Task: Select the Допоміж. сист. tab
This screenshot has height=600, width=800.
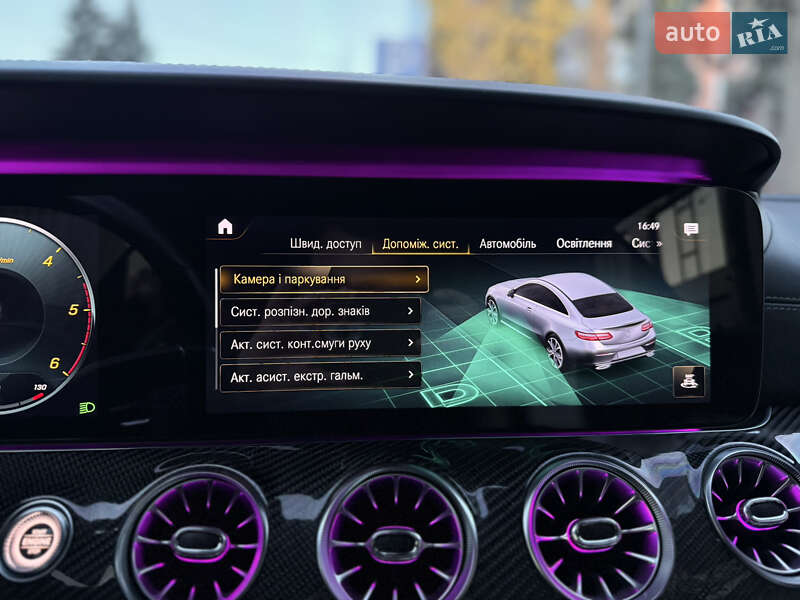Action: coord(420,244)
